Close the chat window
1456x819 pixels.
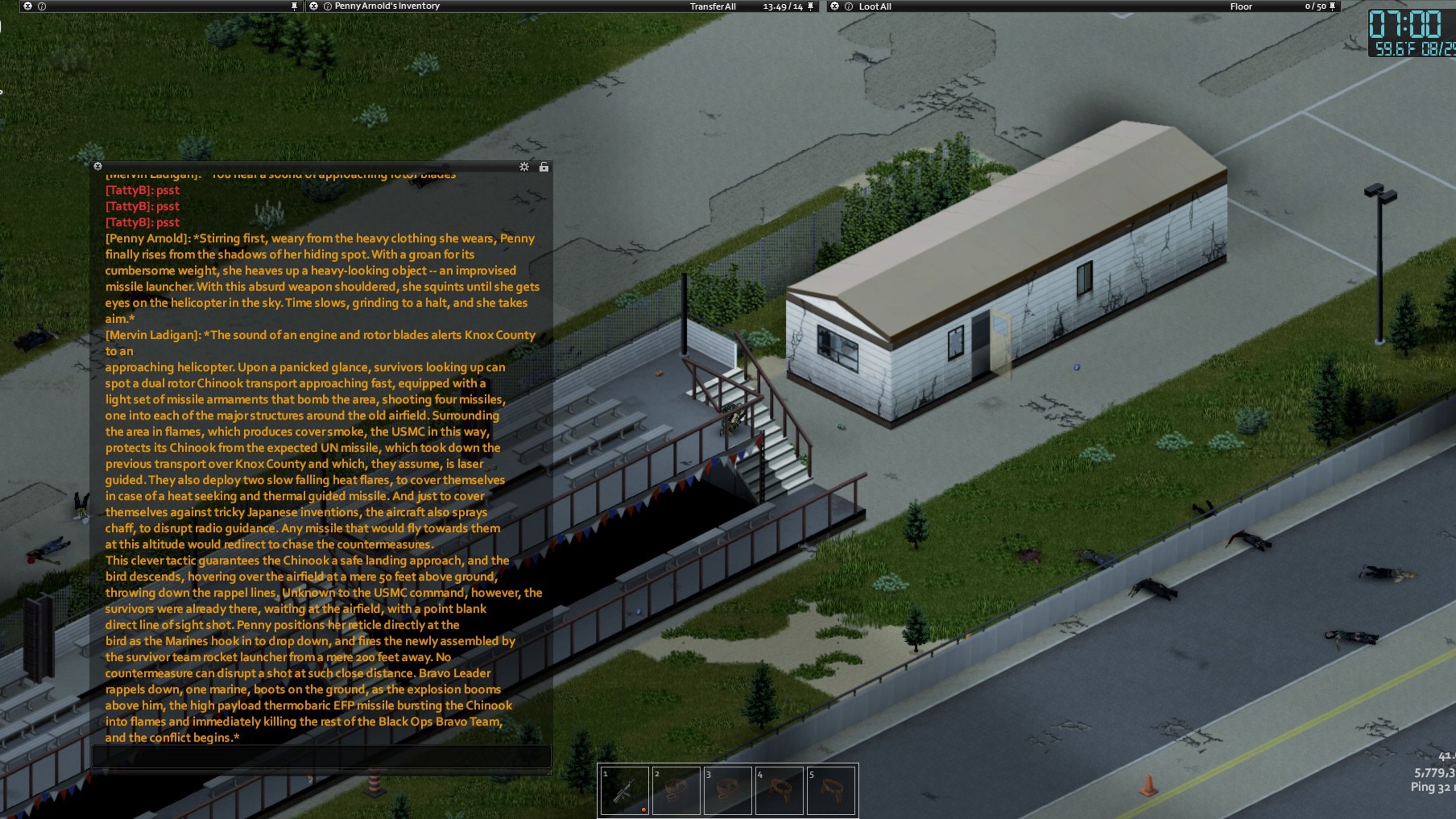pyautogui.click(x=98, y=166)
